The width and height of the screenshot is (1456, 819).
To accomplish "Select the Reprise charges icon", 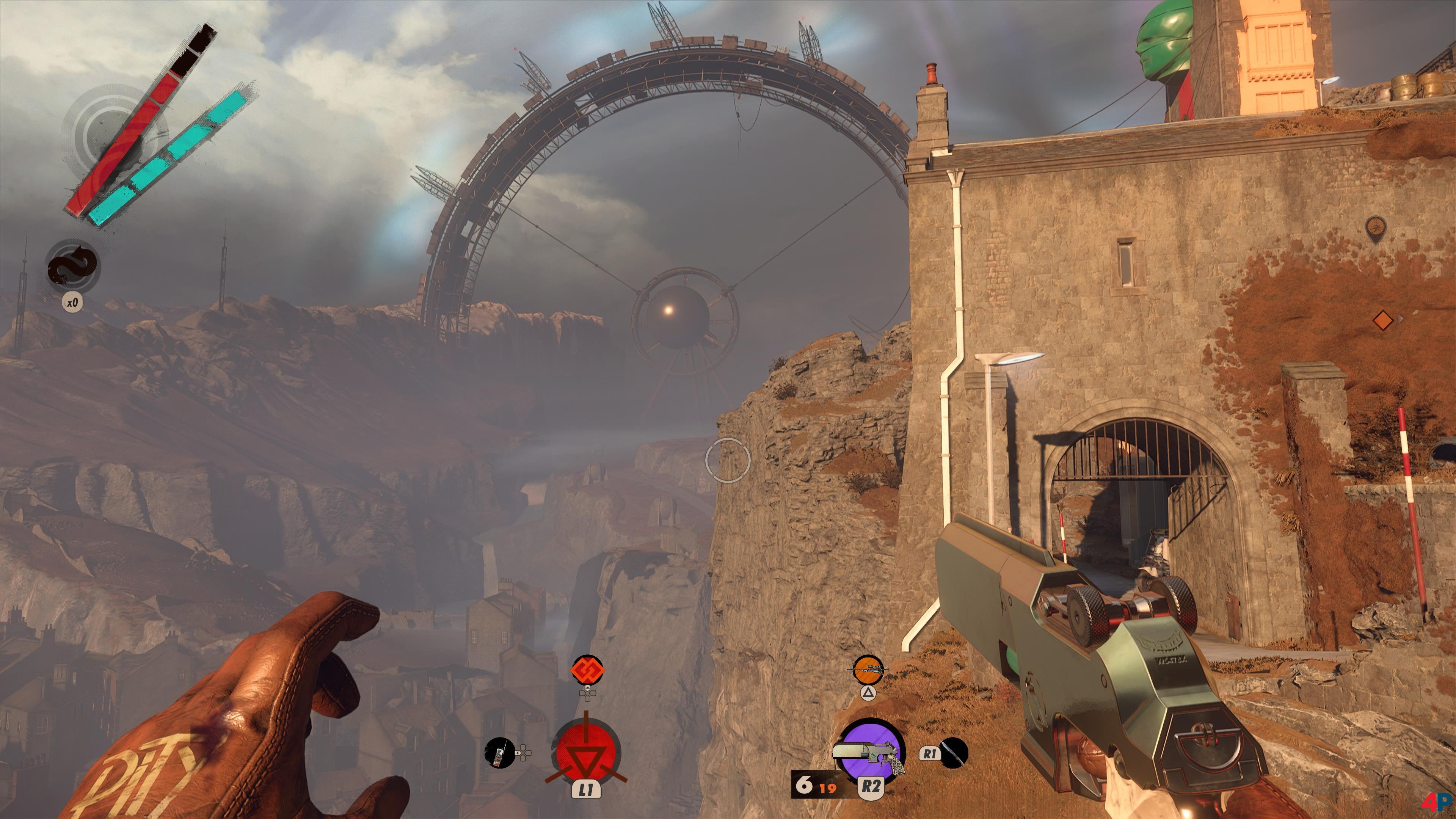I will coord(74,268).
